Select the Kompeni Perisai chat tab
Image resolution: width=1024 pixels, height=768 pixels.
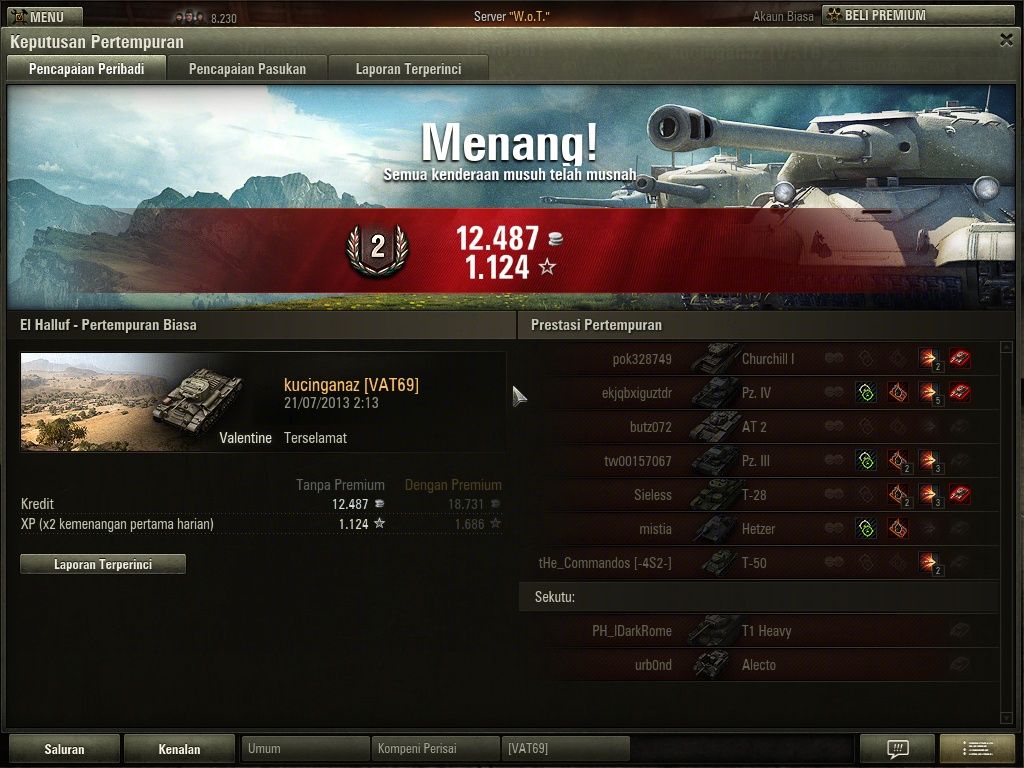[435, 749]
